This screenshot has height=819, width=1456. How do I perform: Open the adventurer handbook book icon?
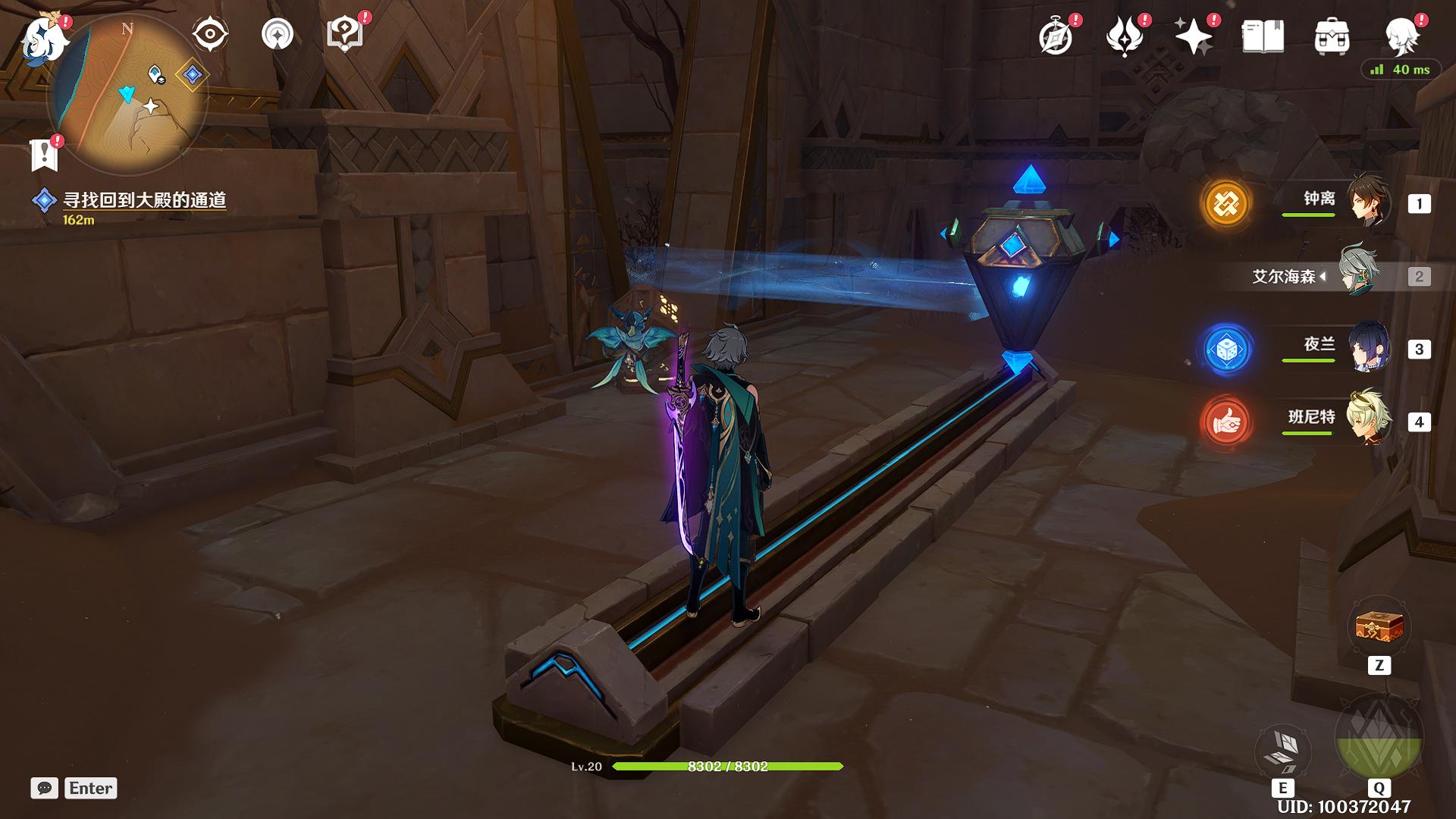1263,36
